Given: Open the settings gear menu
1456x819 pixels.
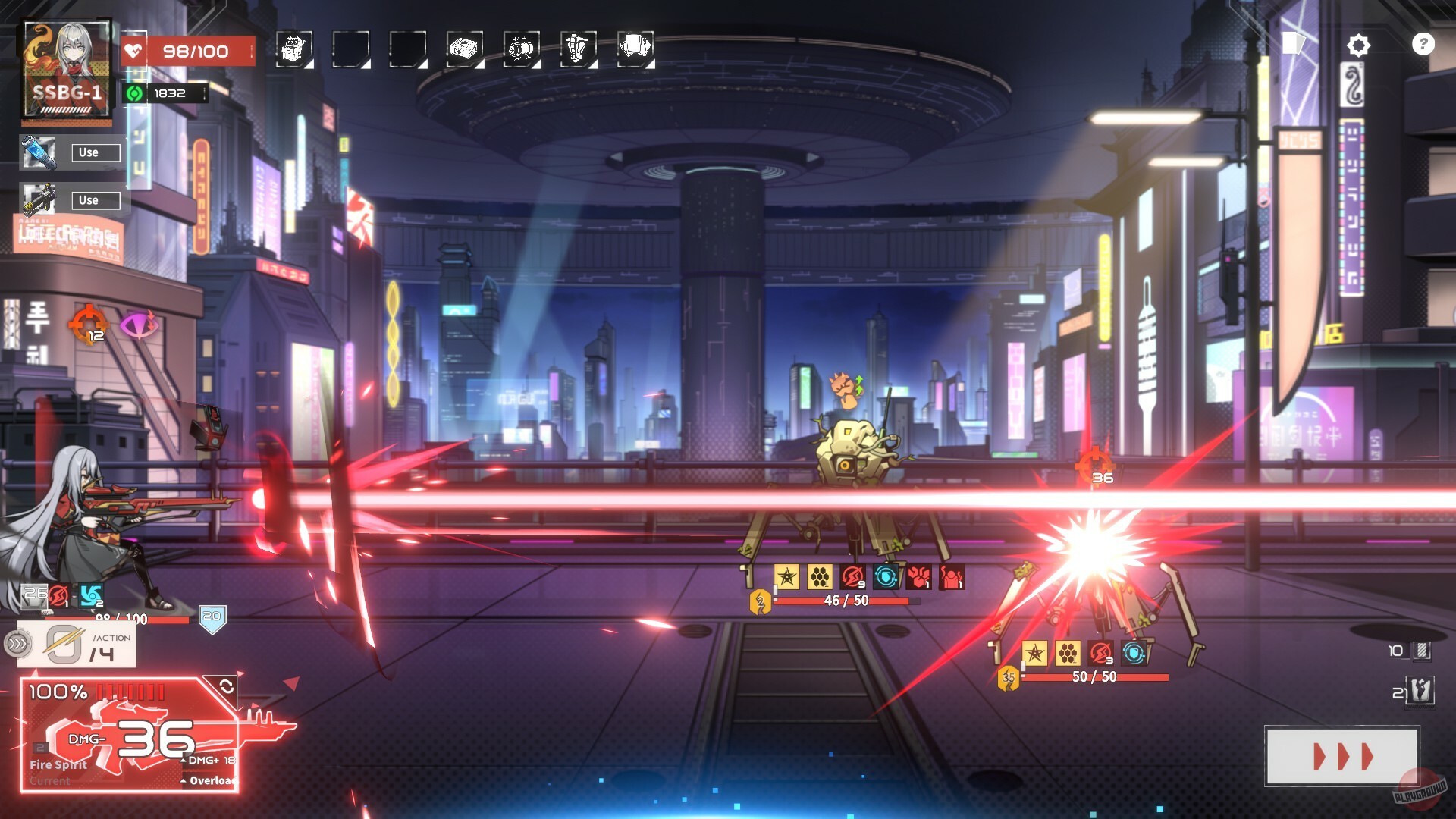Looking at the screenshot, I should coord(1358,45).
